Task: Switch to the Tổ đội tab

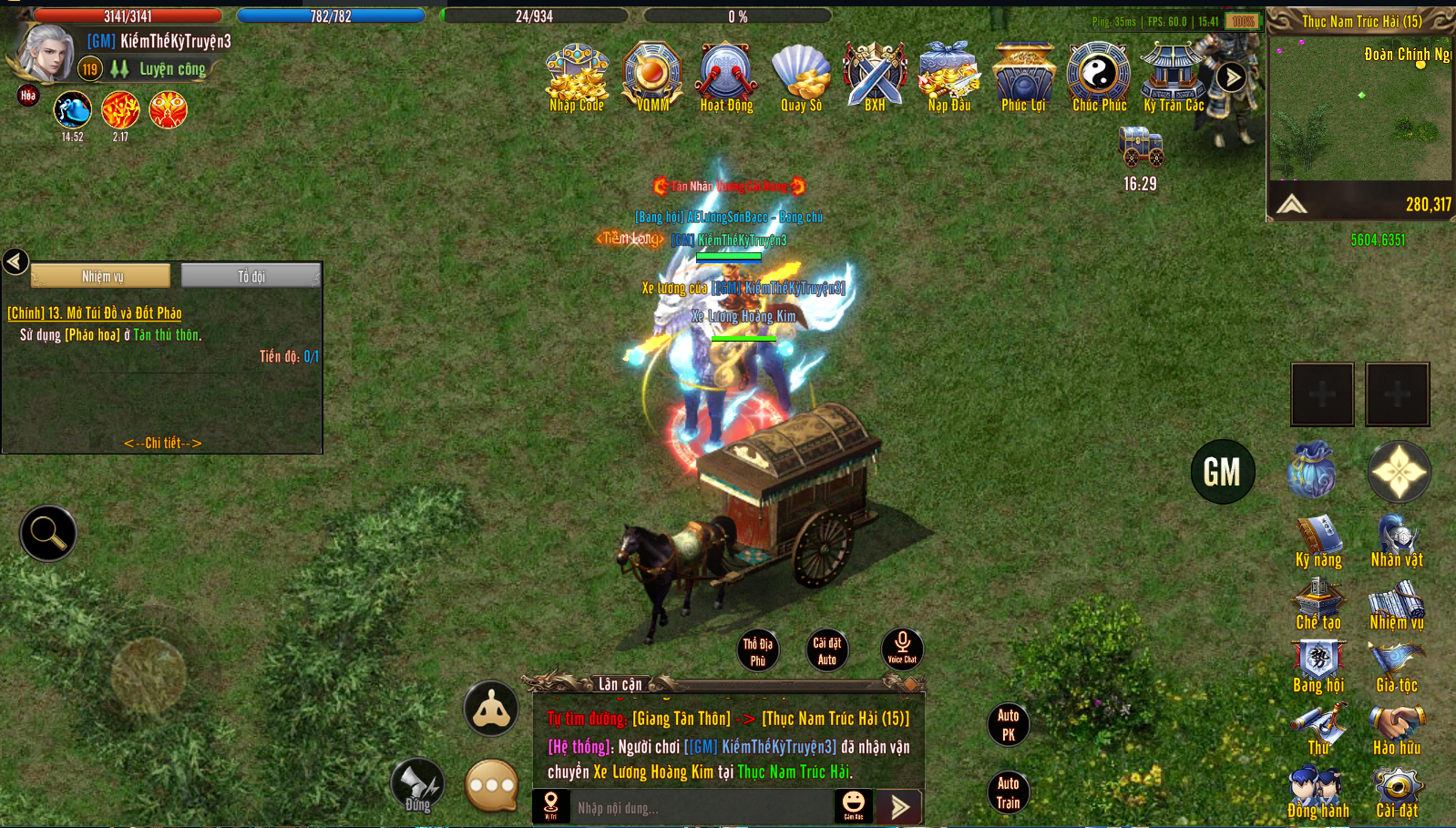Action: (251, 276)
